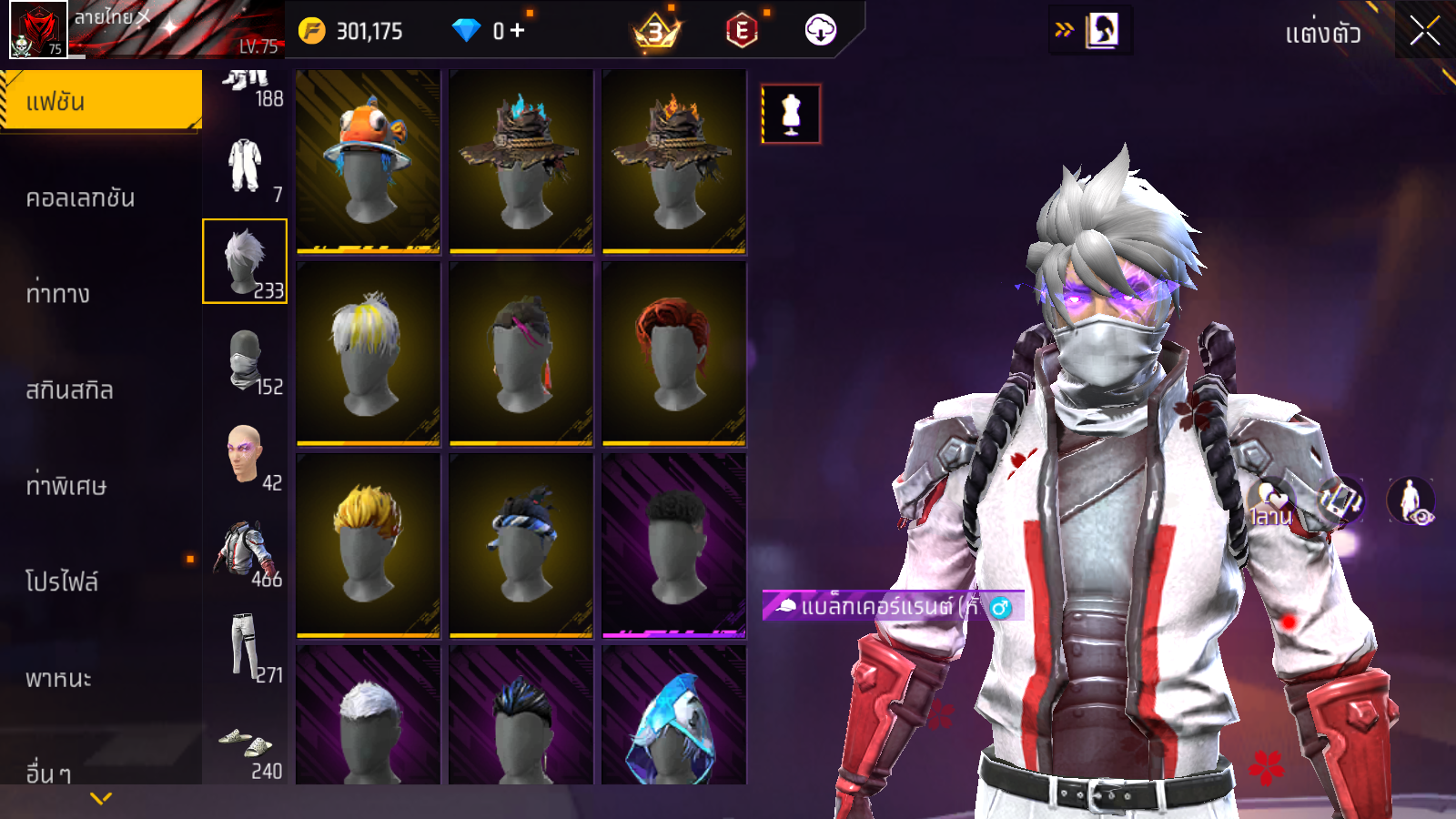Choose the blue flame straw hat
This screenshot has height=819, width=1456.
521,161
